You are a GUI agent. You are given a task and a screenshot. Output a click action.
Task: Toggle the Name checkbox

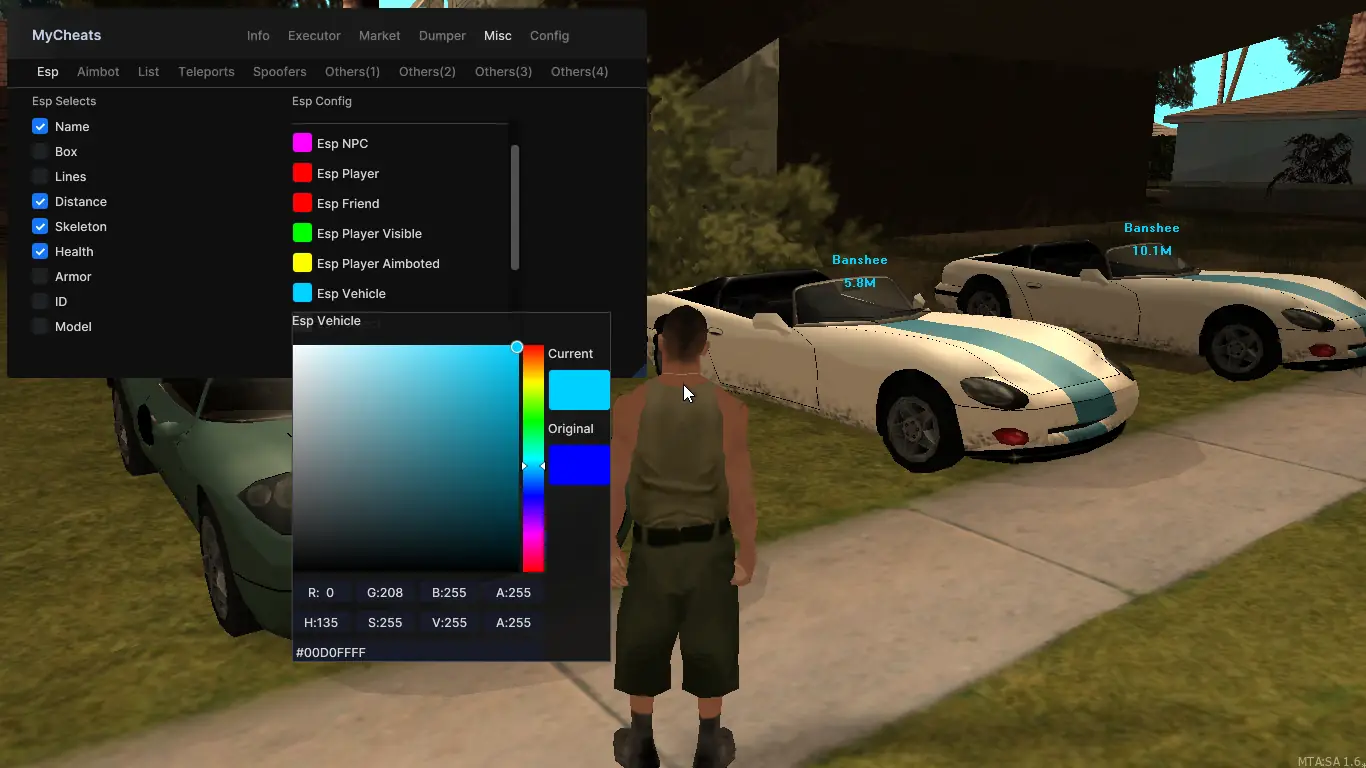(40, 127)
